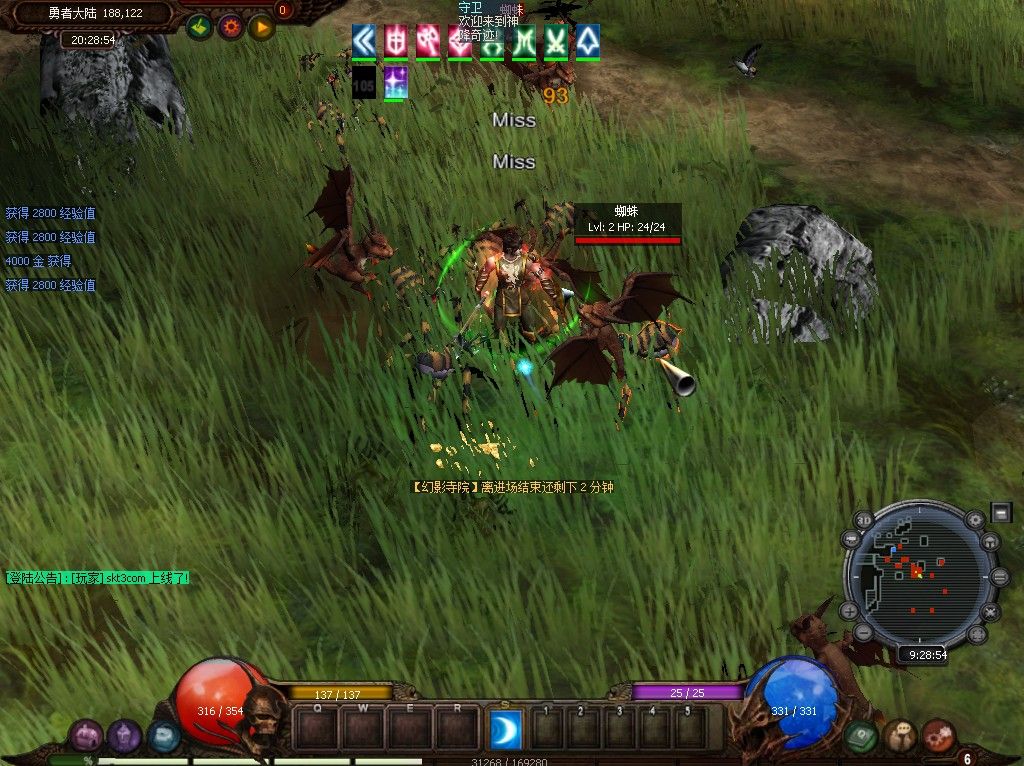
Task: Click the green arrow button near the map name
Action: pos(200,27)
